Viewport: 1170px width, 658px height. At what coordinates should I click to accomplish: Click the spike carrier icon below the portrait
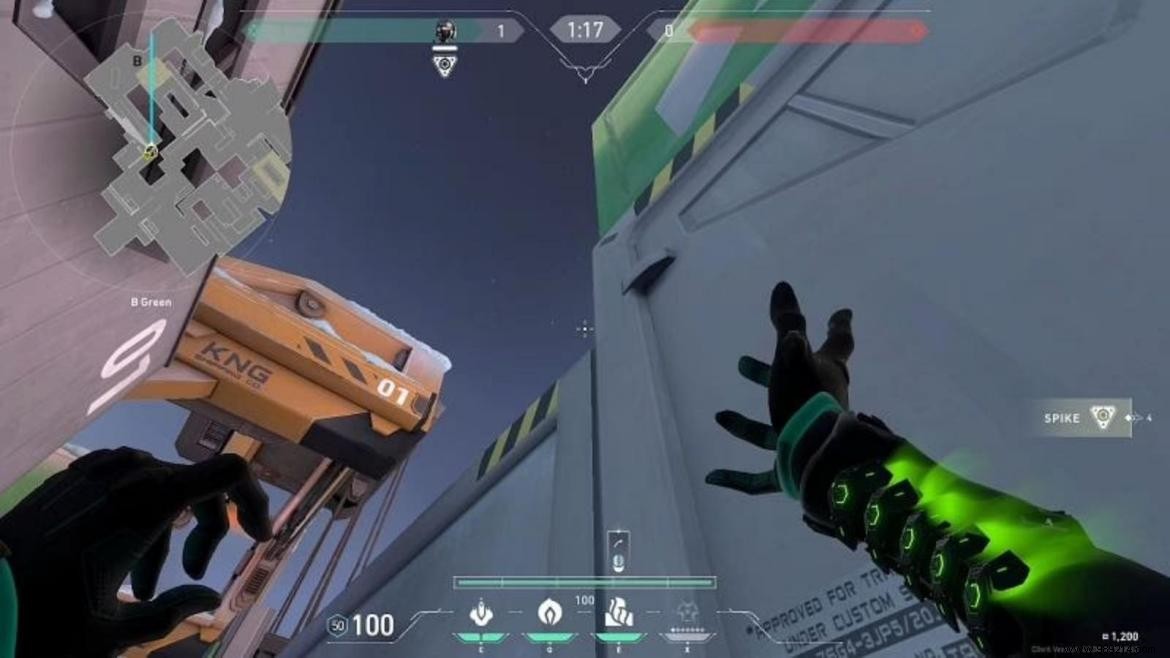[x=445, y=66]
